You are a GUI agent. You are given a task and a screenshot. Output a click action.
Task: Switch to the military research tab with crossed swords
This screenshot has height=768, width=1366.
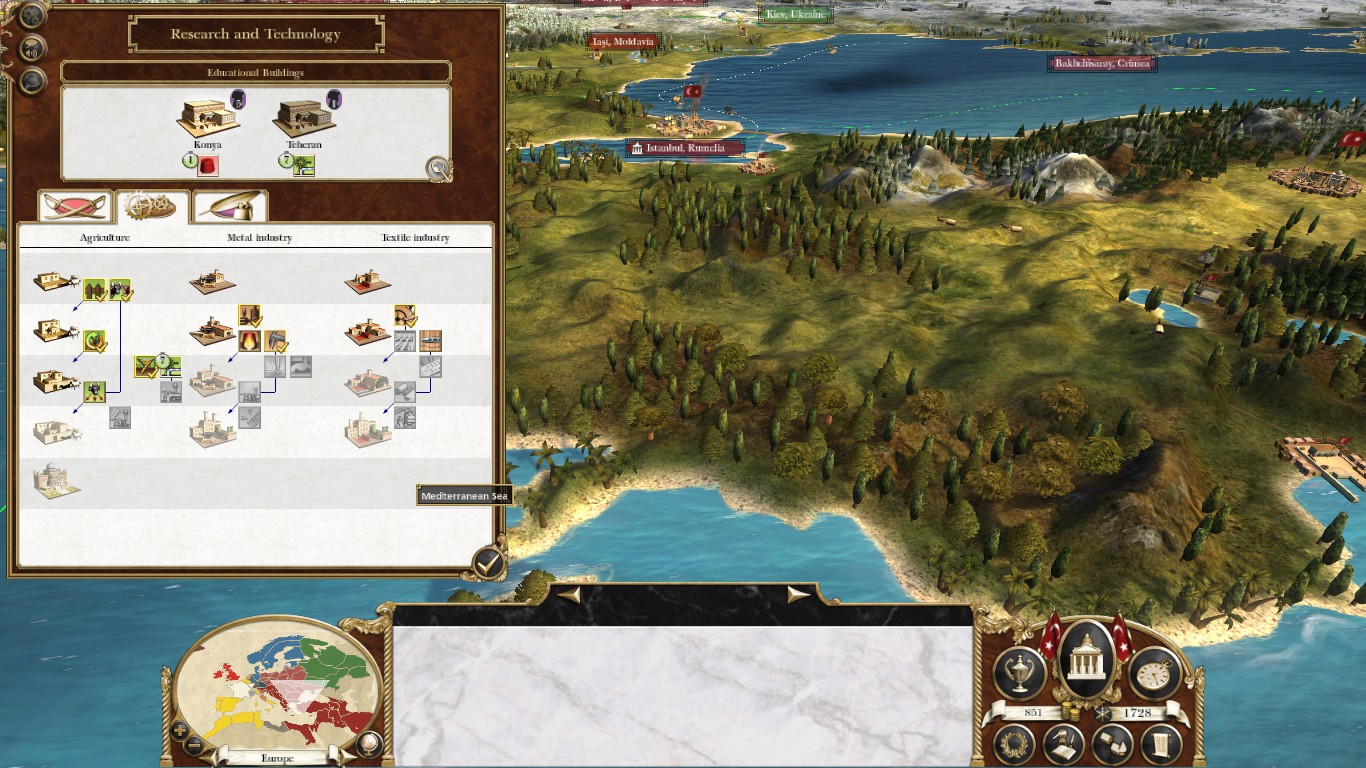tap(75, 205)
